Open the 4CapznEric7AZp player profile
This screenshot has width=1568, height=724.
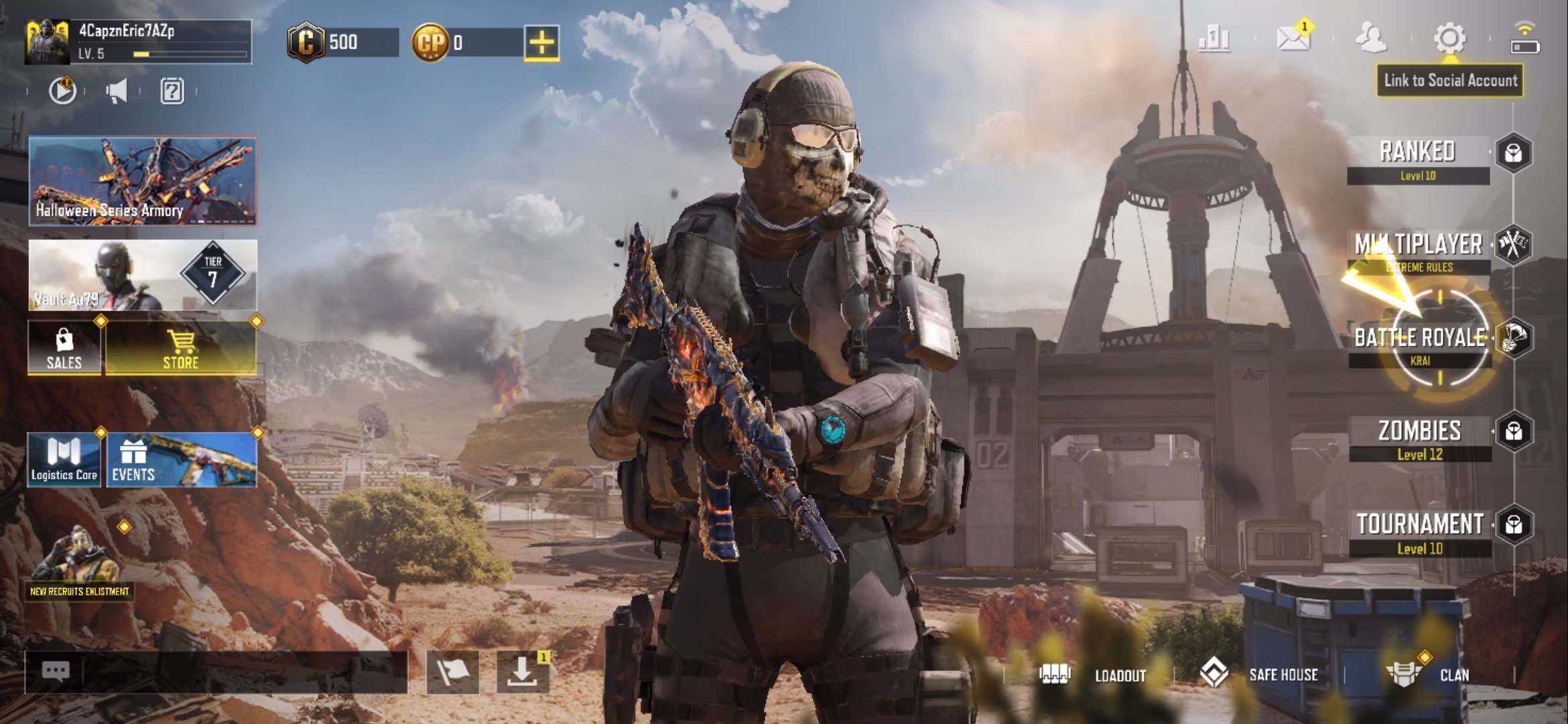click(x=137, y=42)
